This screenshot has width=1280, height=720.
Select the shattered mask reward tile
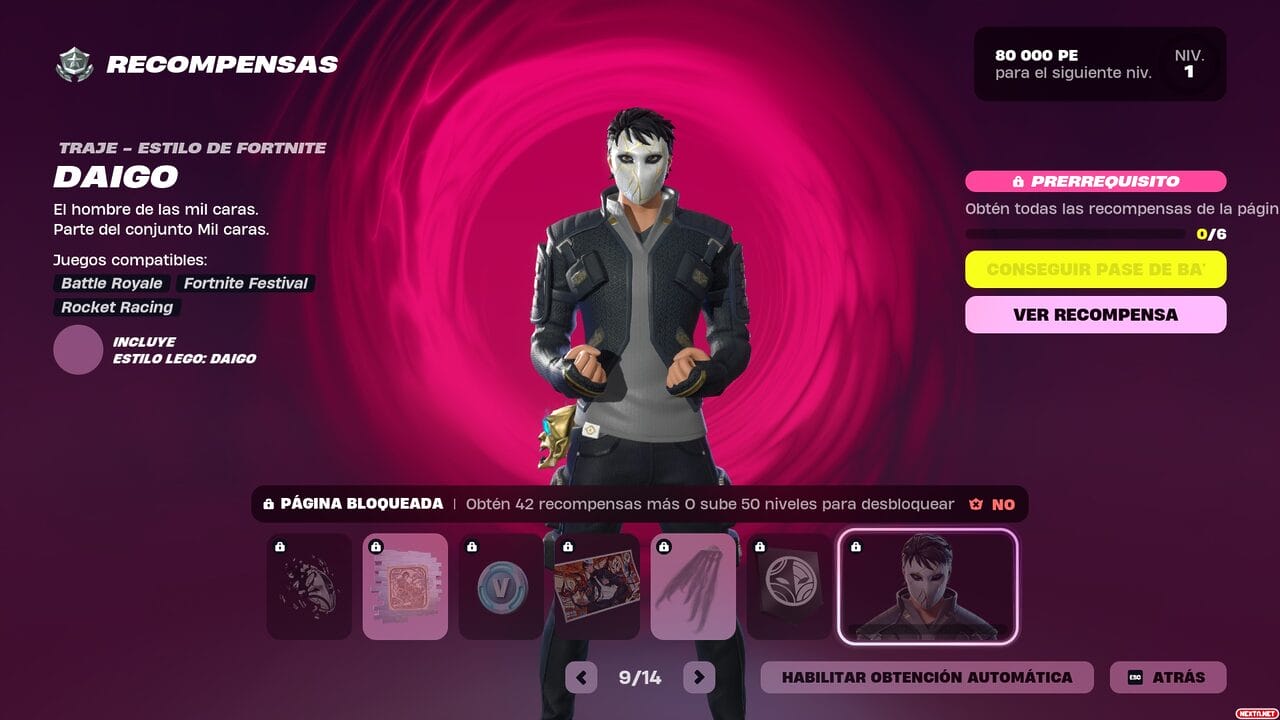[309, 586]
